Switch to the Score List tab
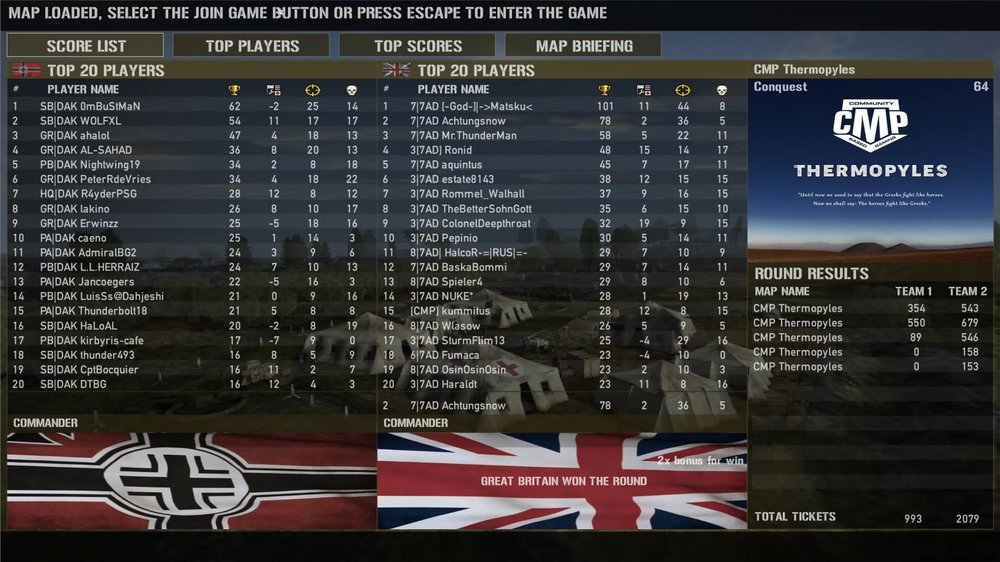Image resolution: width=1000 pixels, height=562 pixels. point(85,45)
